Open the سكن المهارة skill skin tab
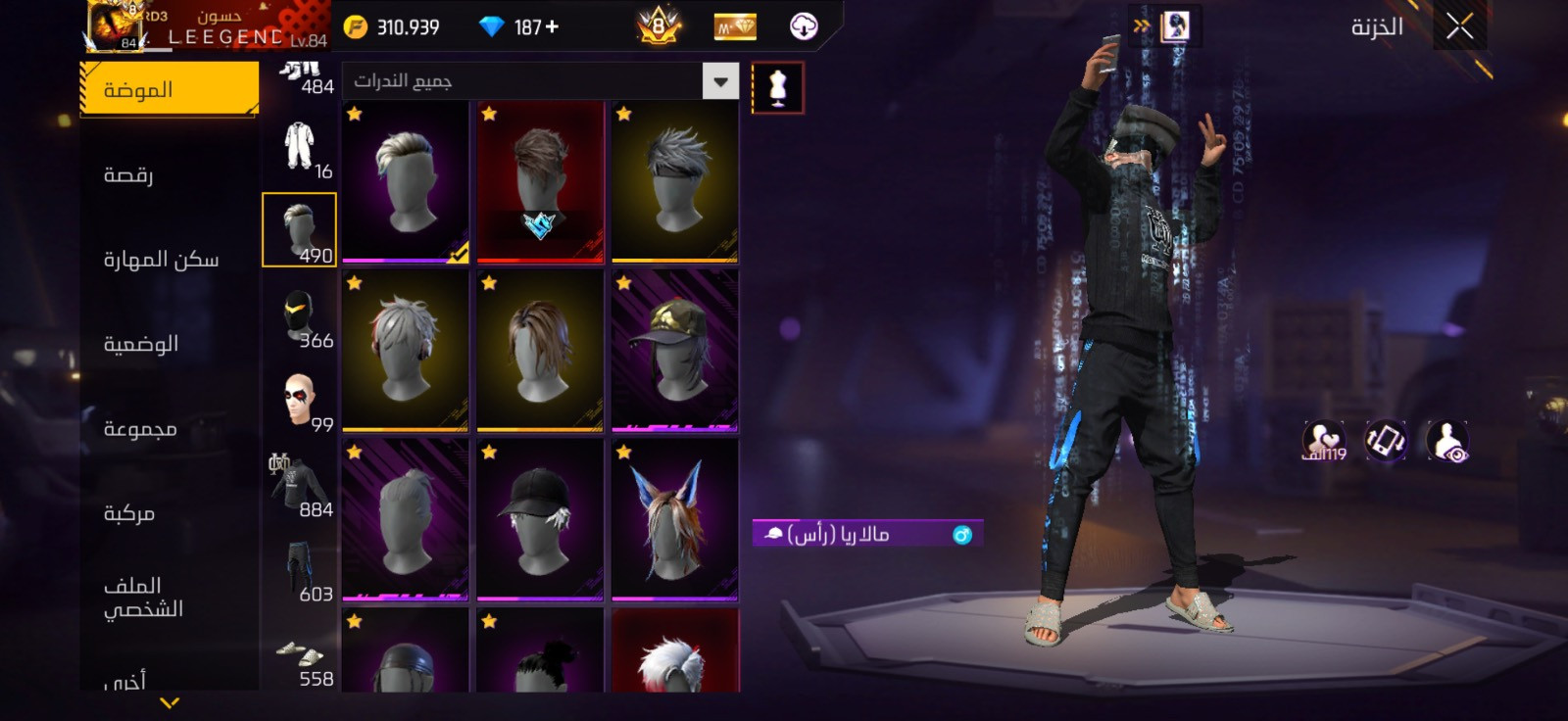 coord(161,260)
